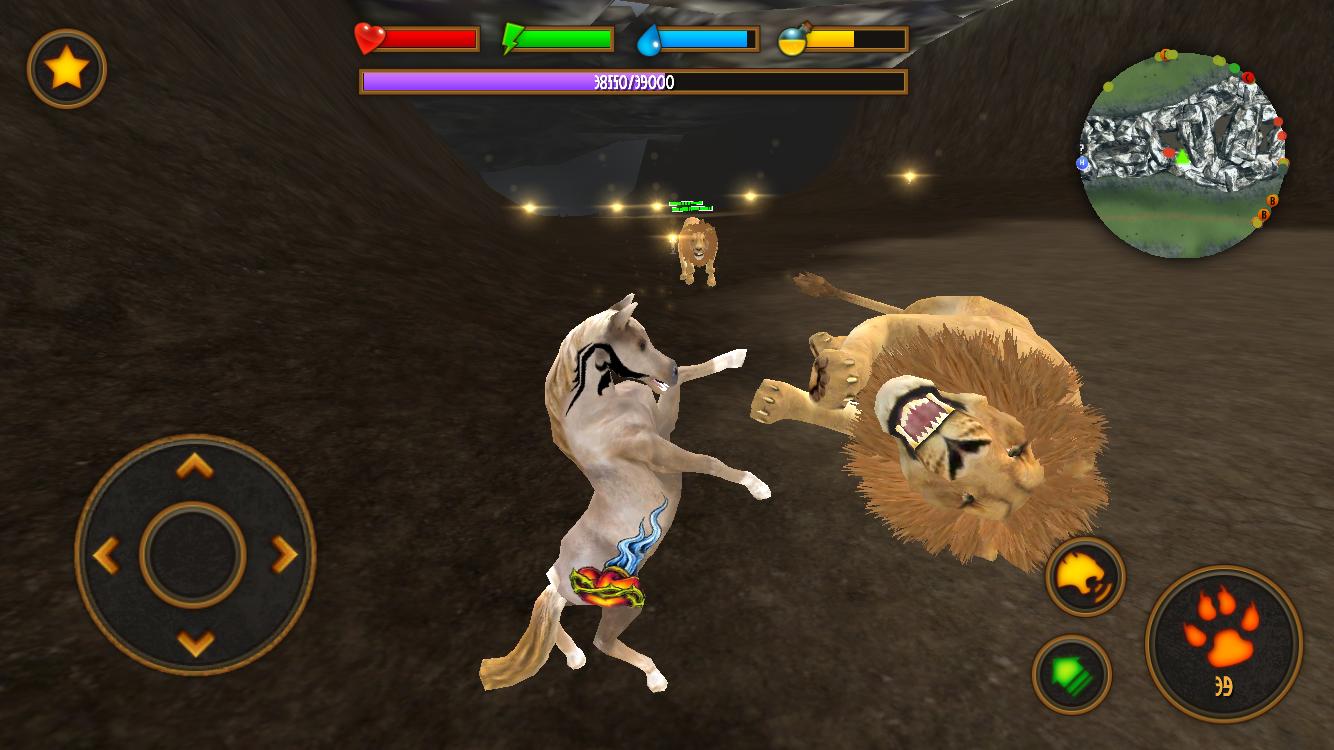This screenshot has height=750, width=1334.
Task: Click the purple XP progress bar
Action: (634, 81)
